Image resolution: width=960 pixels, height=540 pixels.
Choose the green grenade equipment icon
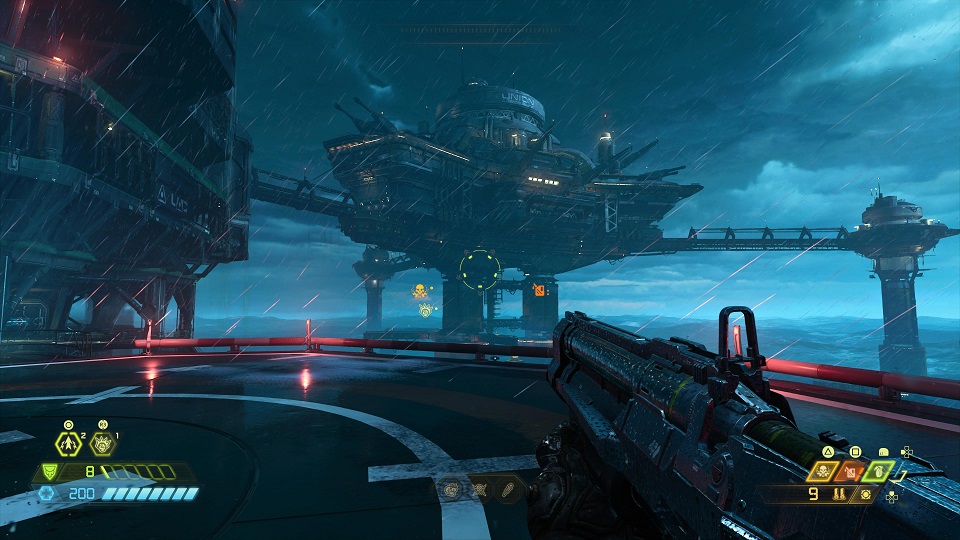pyautogui.click(x=879, y=470)
